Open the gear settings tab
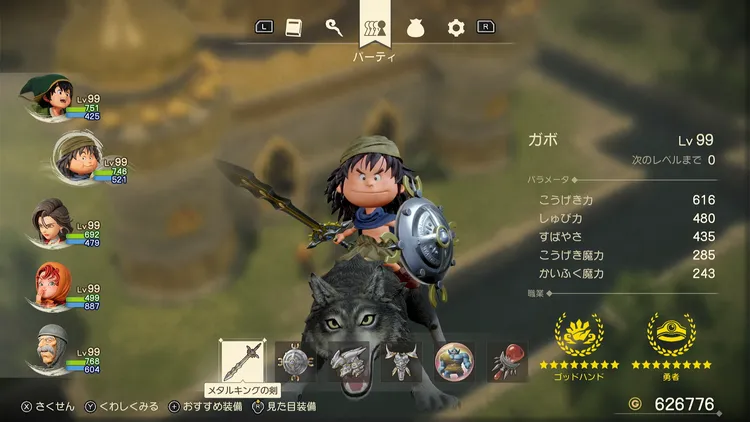The width and height of the screenshot is (750, 422). point(456,28)
